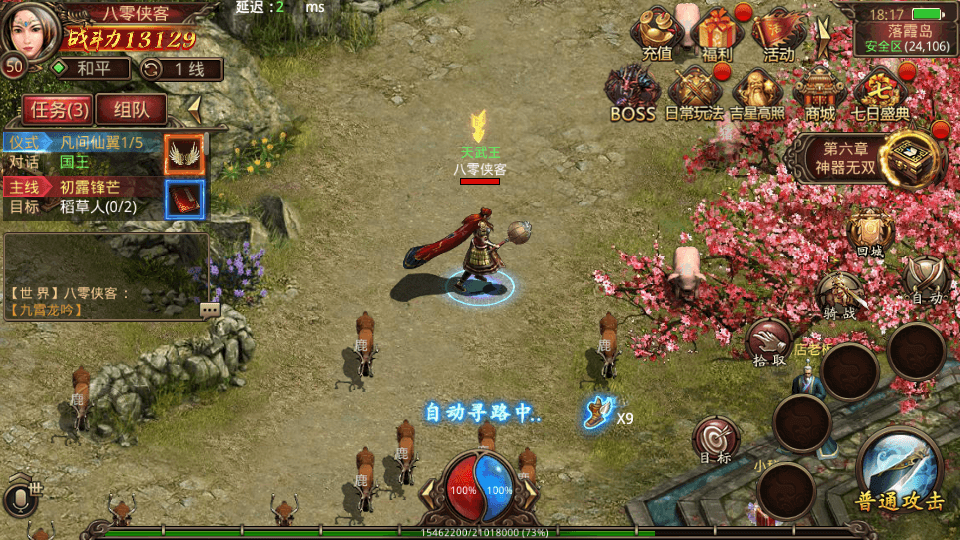
Task: Change the 和平 peace combat mode
Action: (90, 69)
